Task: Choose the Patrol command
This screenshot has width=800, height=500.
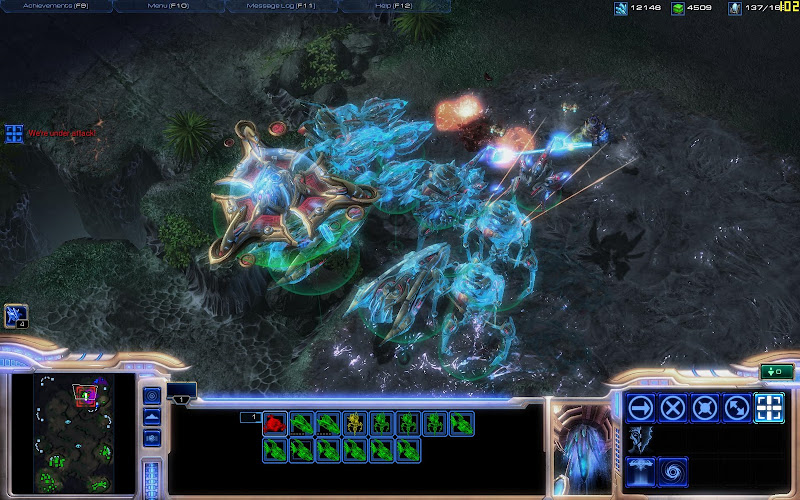Action: coord(737,407)
